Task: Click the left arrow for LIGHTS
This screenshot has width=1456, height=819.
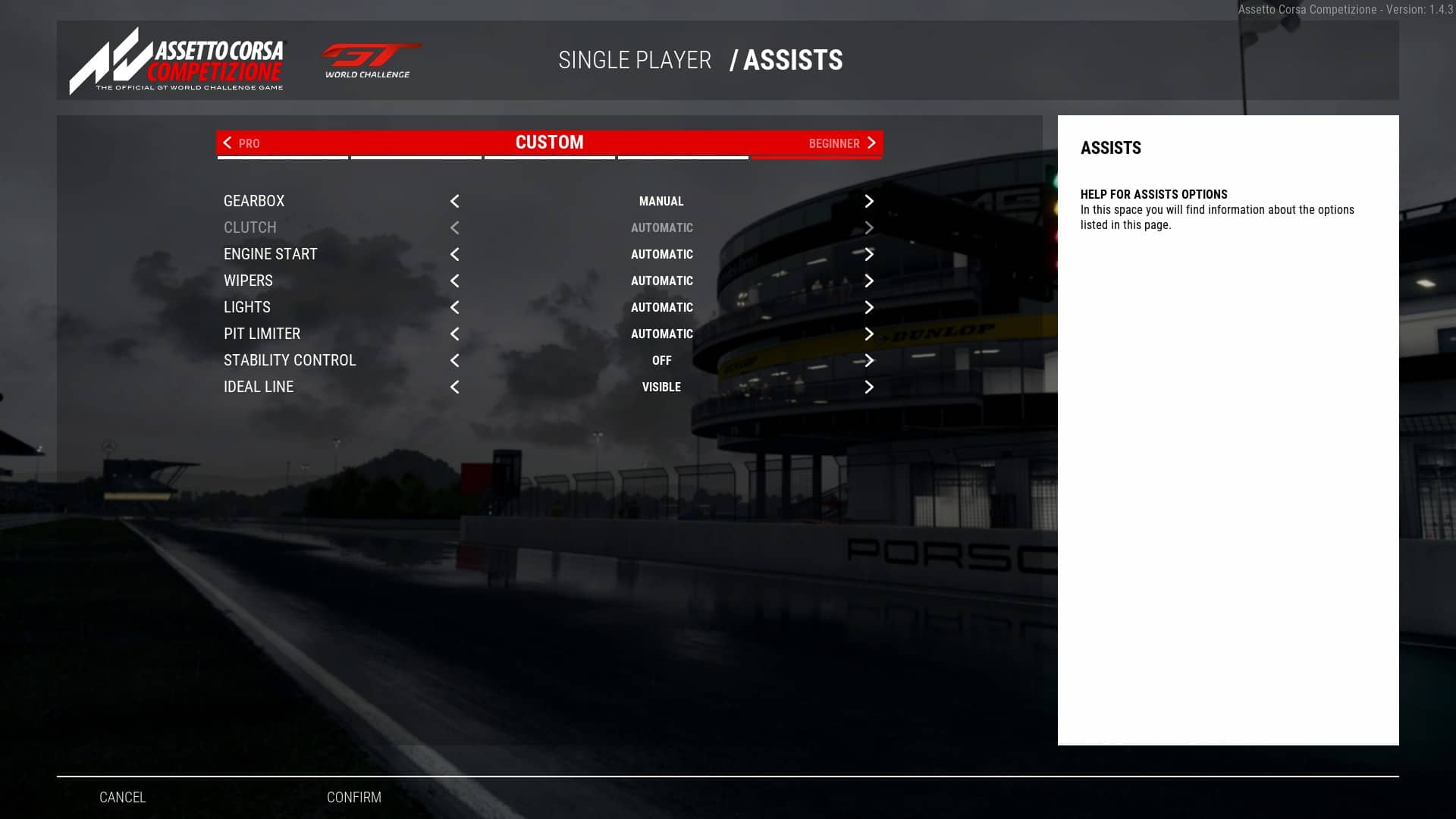Action: pos(454,307)
